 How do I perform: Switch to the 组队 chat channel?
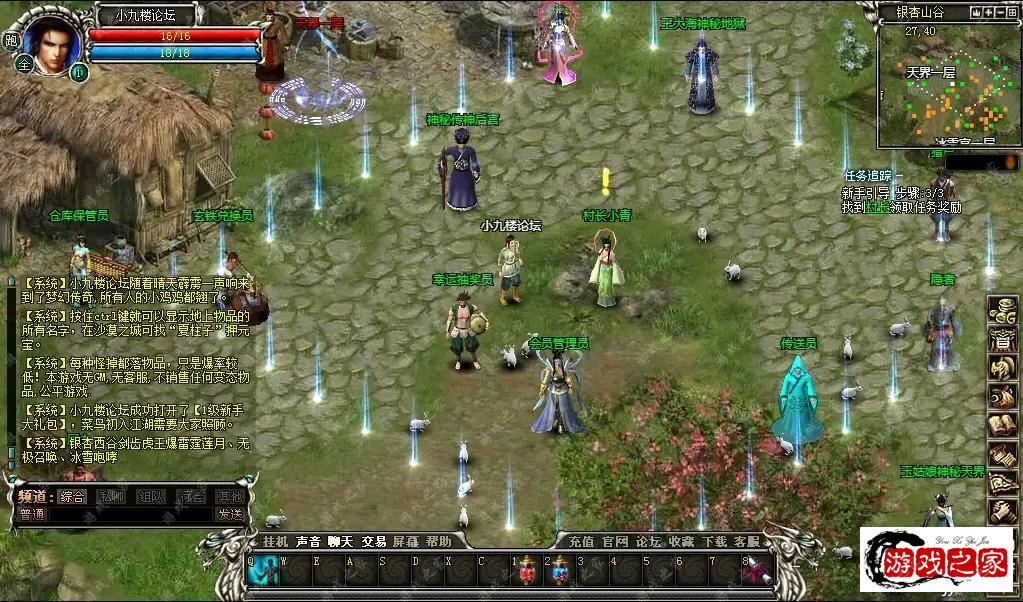point(151,496)
